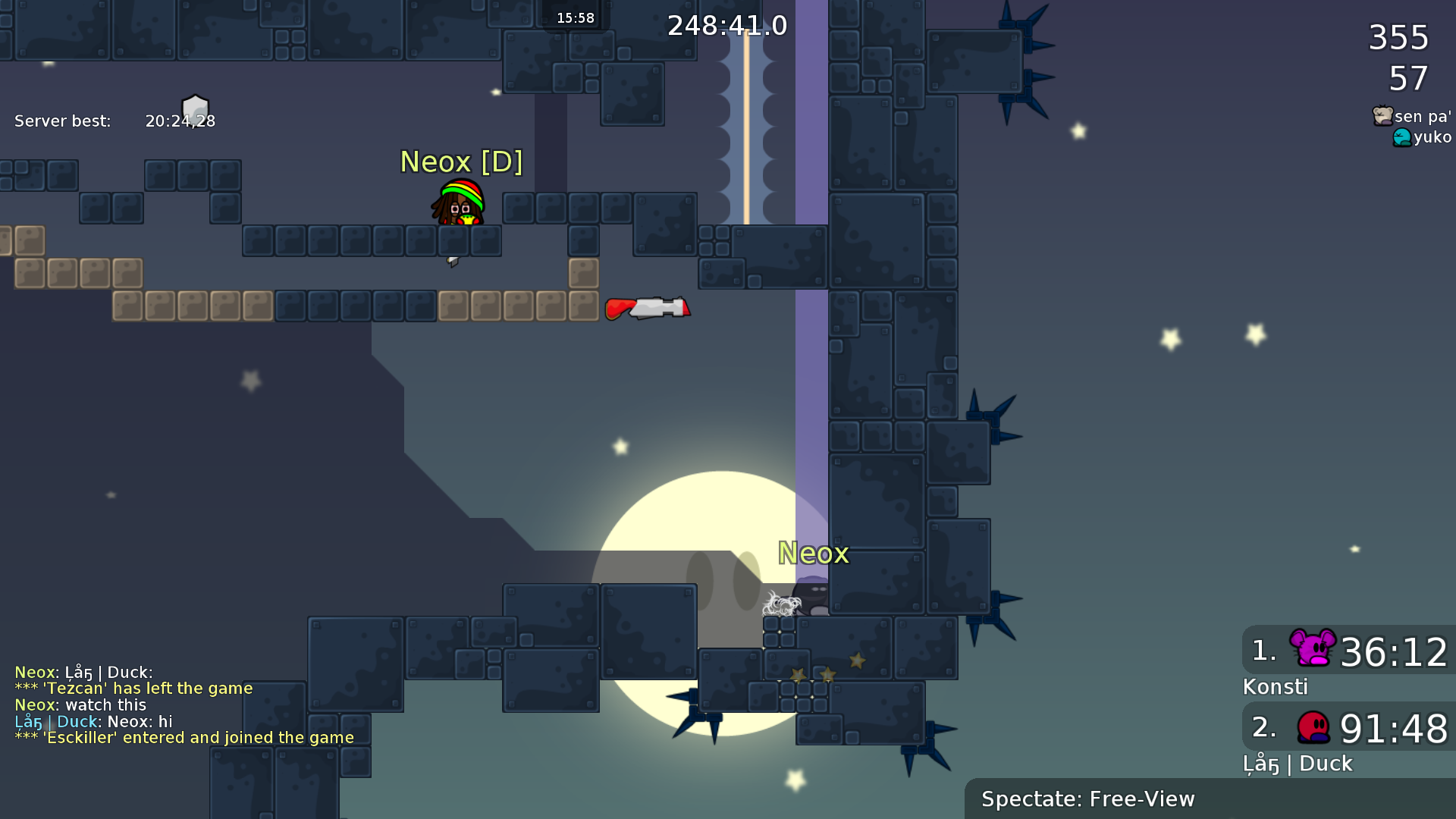1456x819 pixels.
Task: Click the chat line 'Neox: watch this'
Action: coord(80,704)
